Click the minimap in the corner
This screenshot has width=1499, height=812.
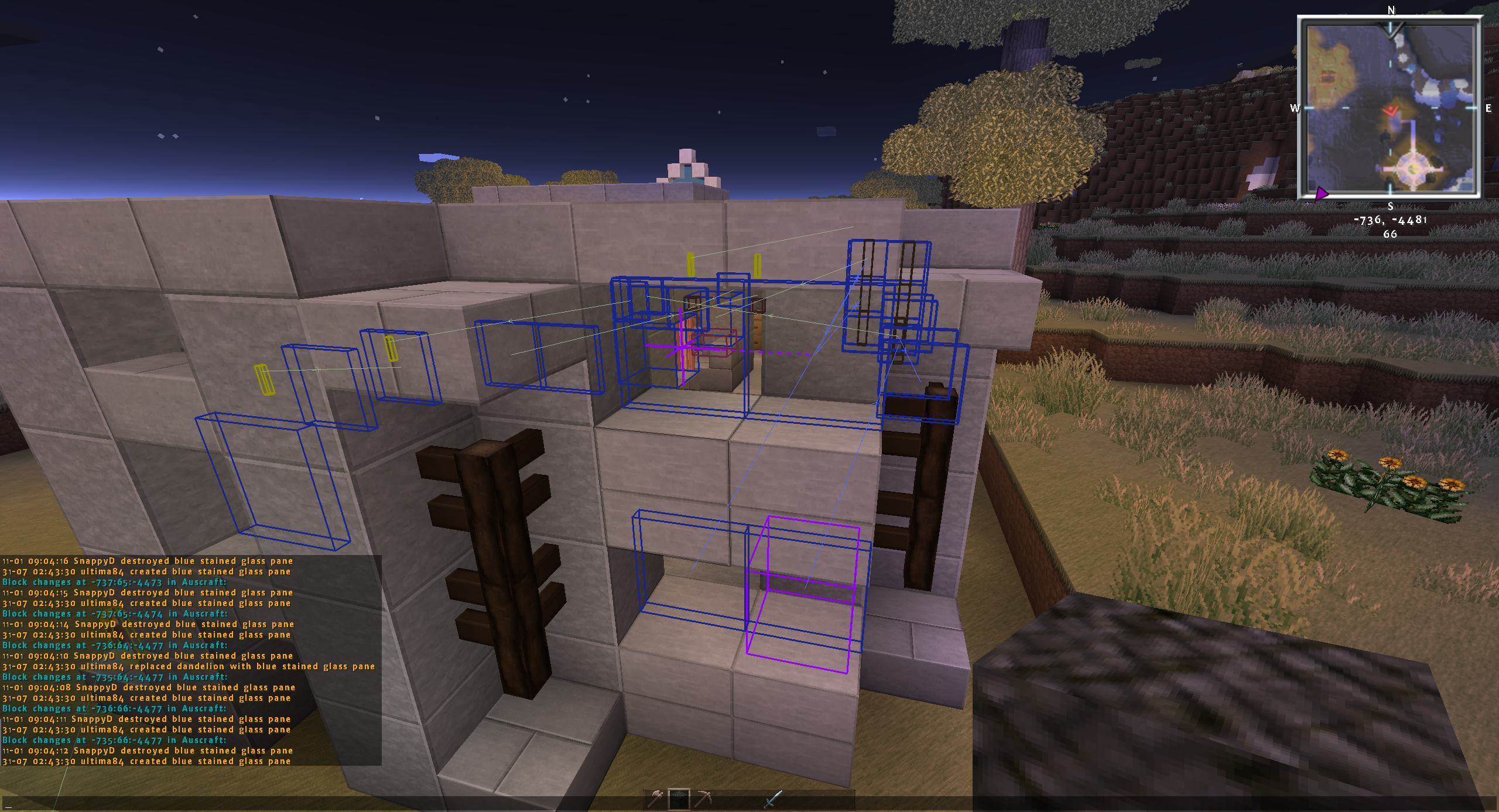coord(1390,108)
